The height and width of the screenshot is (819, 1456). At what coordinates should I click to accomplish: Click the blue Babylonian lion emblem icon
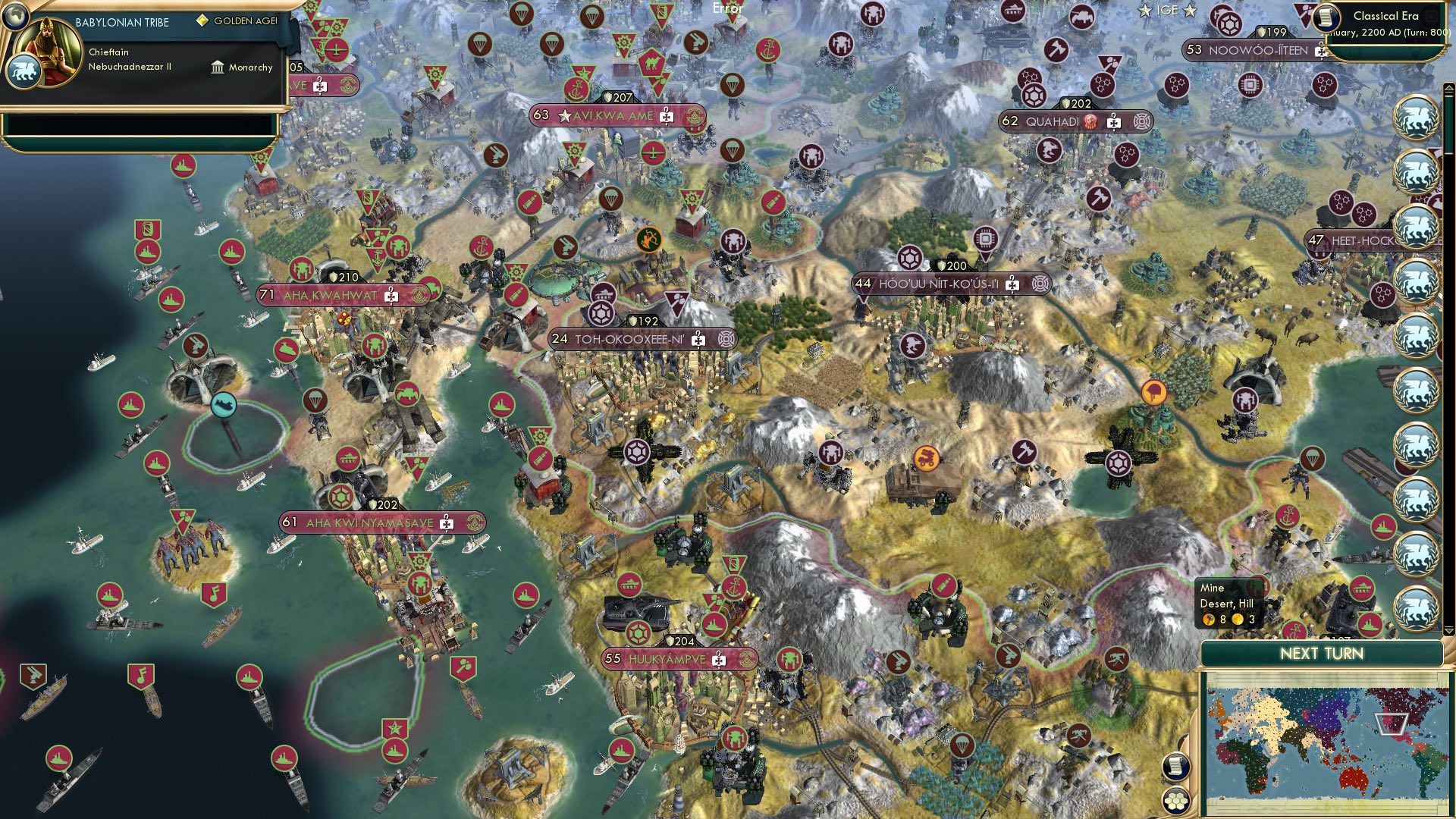(x=26, y=71)
